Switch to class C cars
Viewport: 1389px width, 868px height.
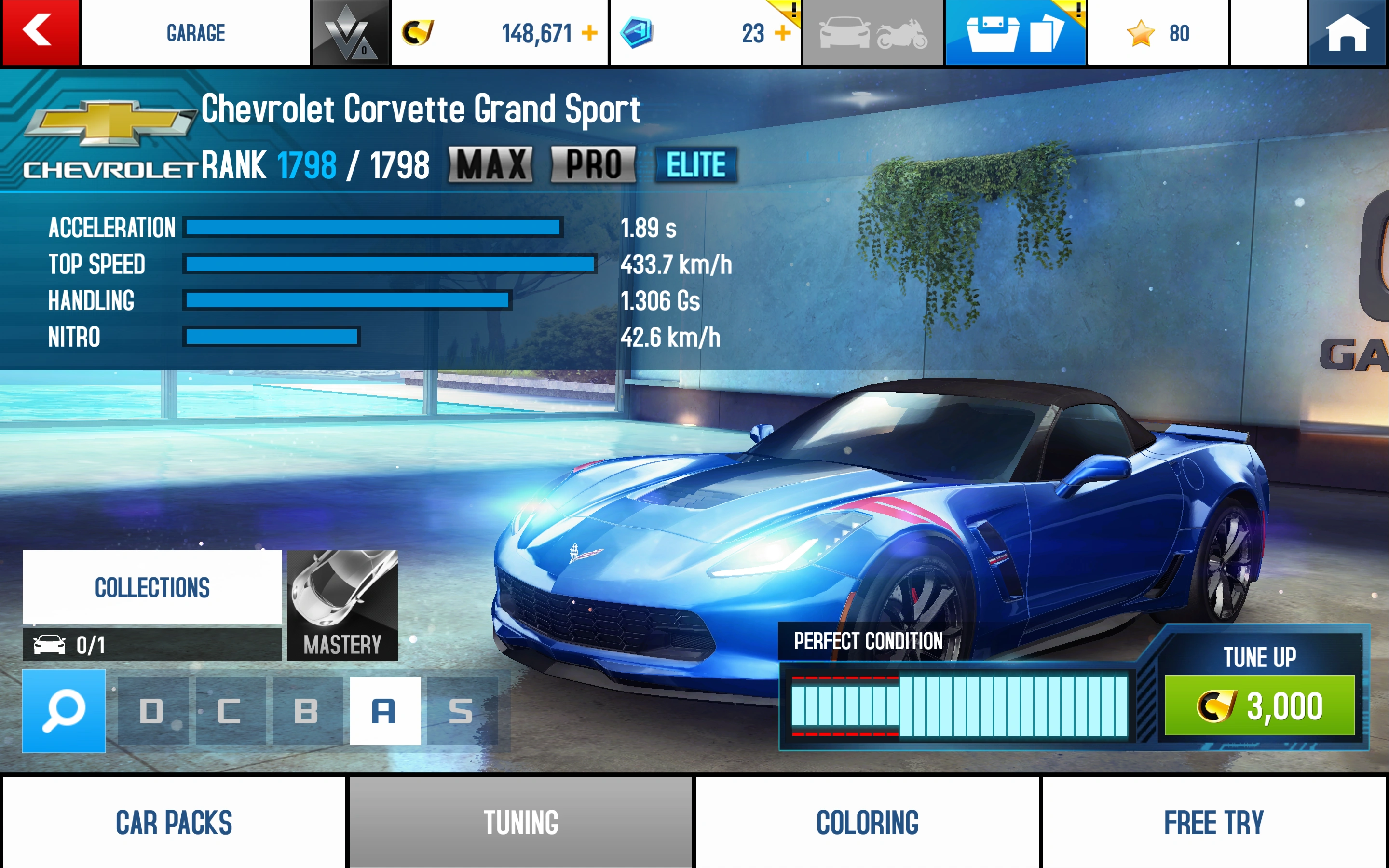(x=230, y=711)
